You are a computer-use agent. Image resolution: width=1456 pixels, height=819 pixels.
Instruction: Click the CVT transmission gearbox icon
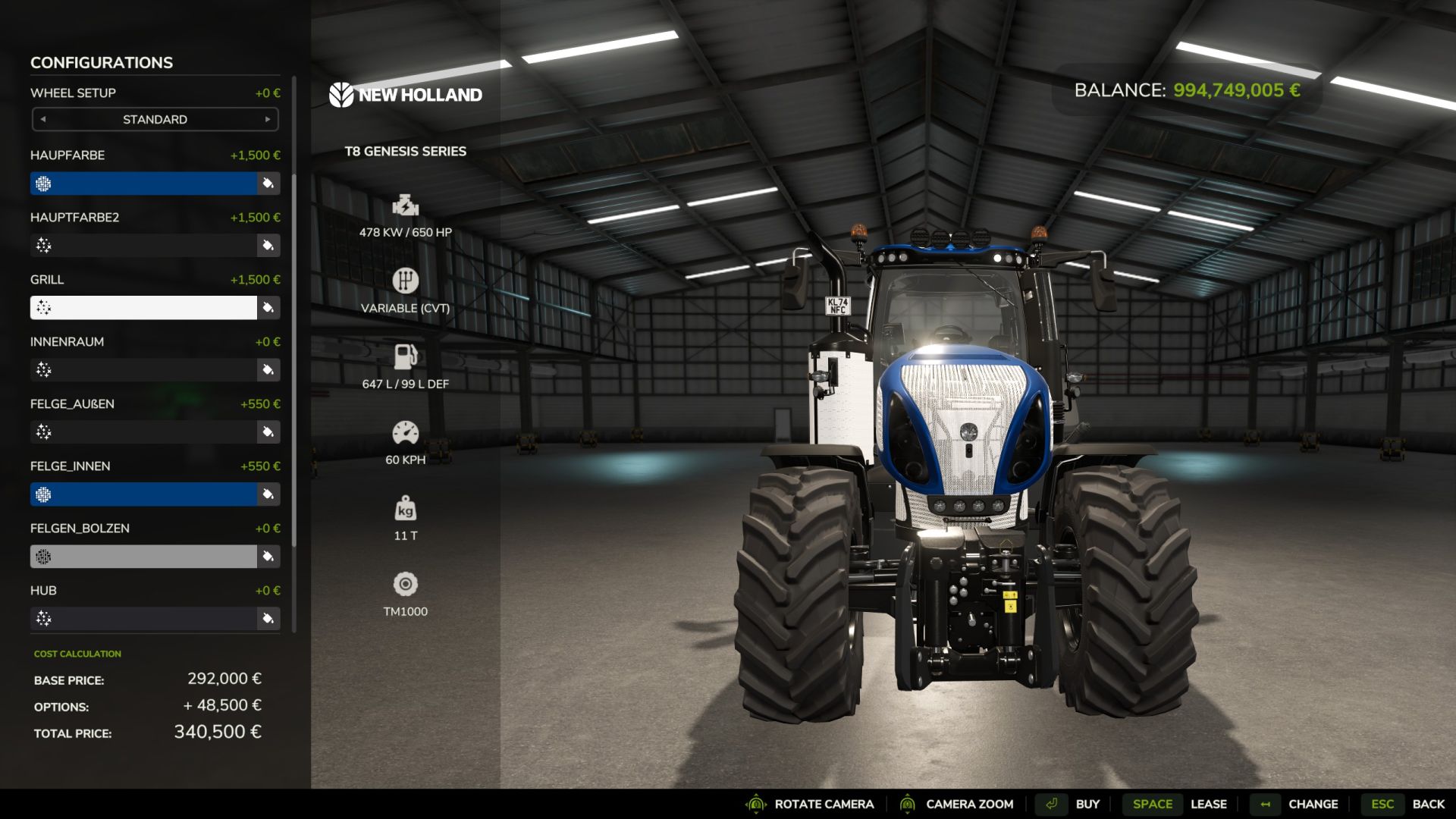tap(406, 281)
